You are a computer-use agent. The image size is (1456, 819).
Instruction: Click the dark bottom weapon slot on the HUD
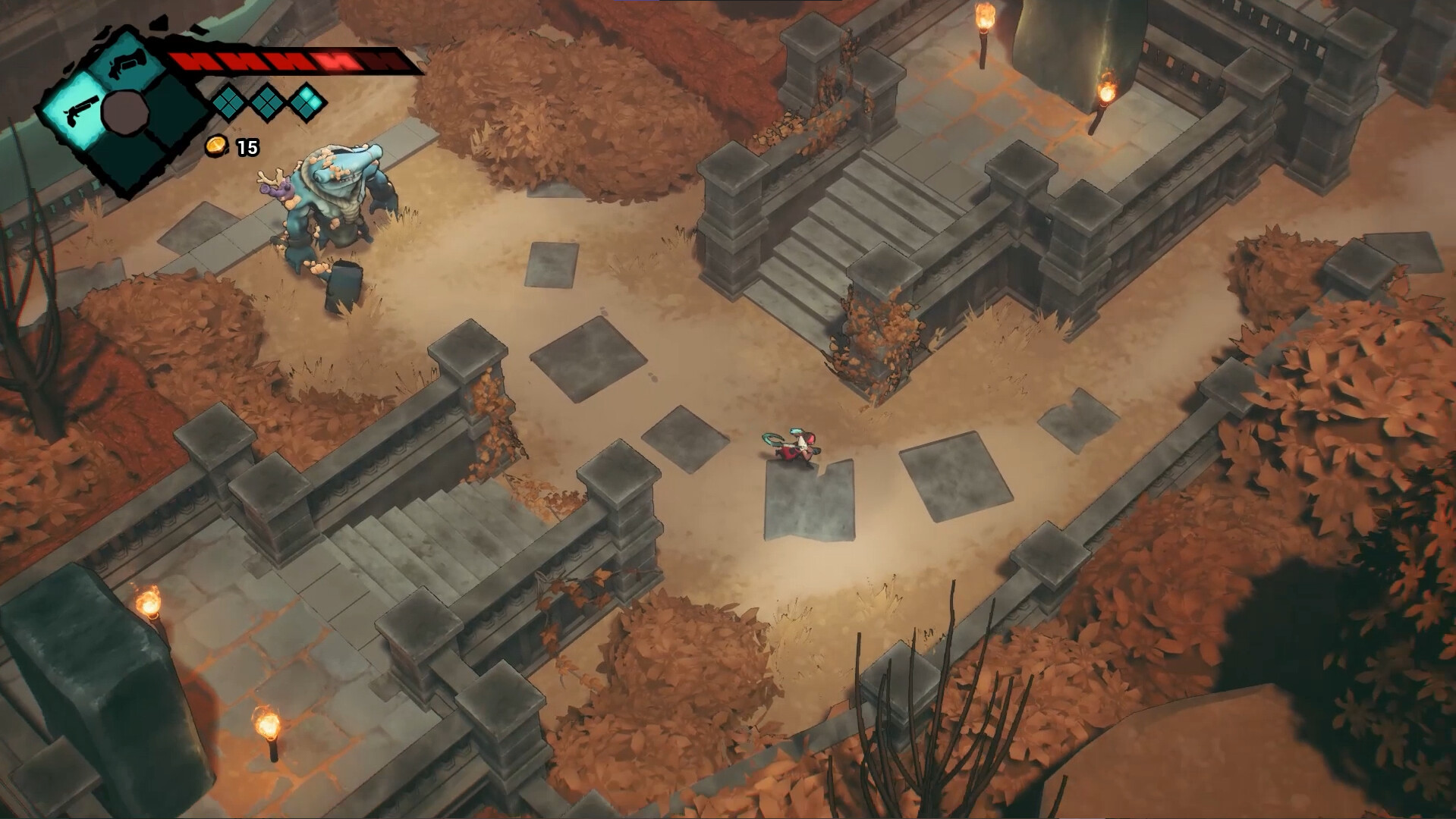click(121, 163)
